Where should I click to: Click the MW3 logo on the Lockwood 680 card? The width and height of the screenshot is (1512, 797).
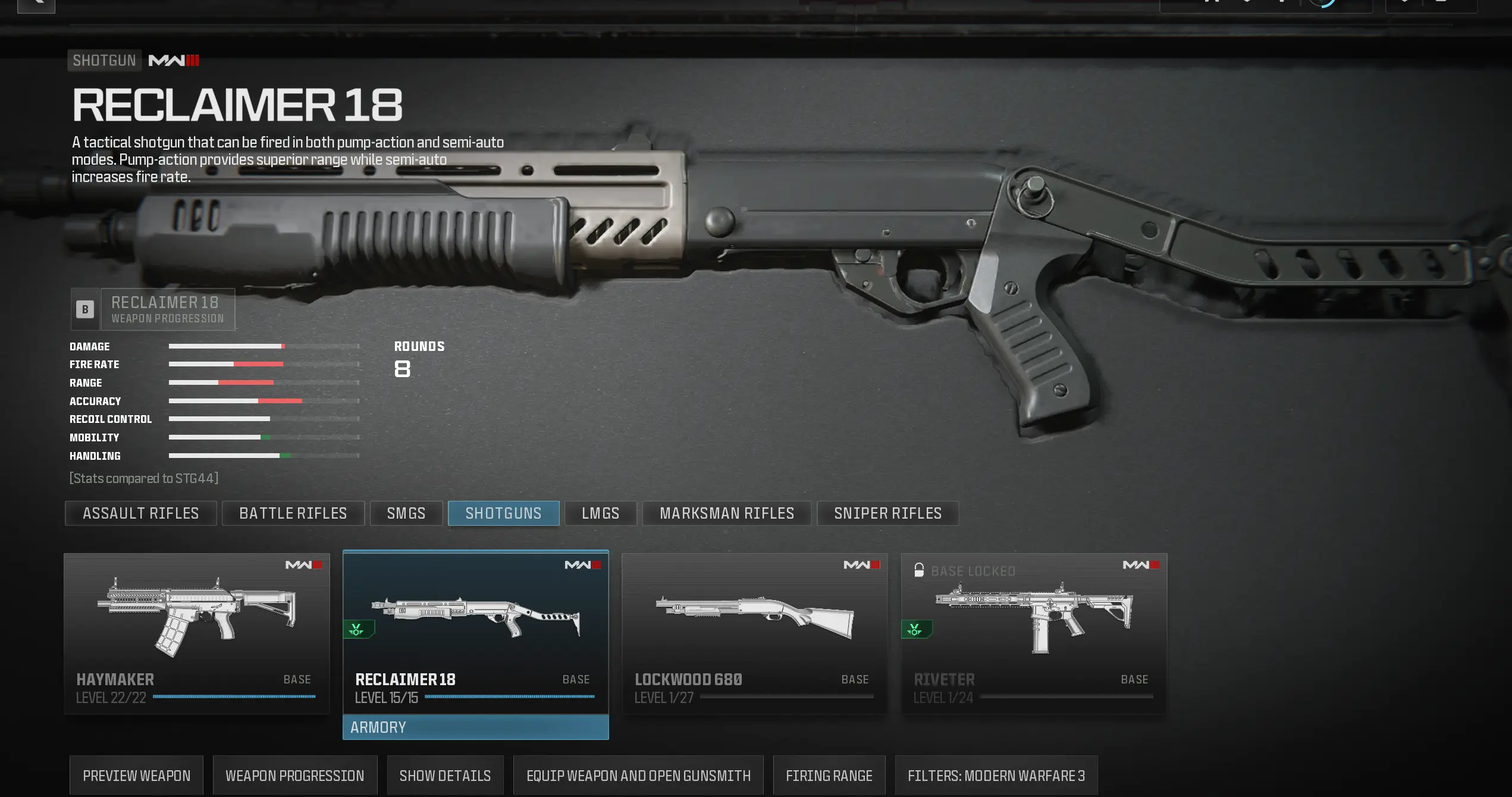tap(861, 564)
